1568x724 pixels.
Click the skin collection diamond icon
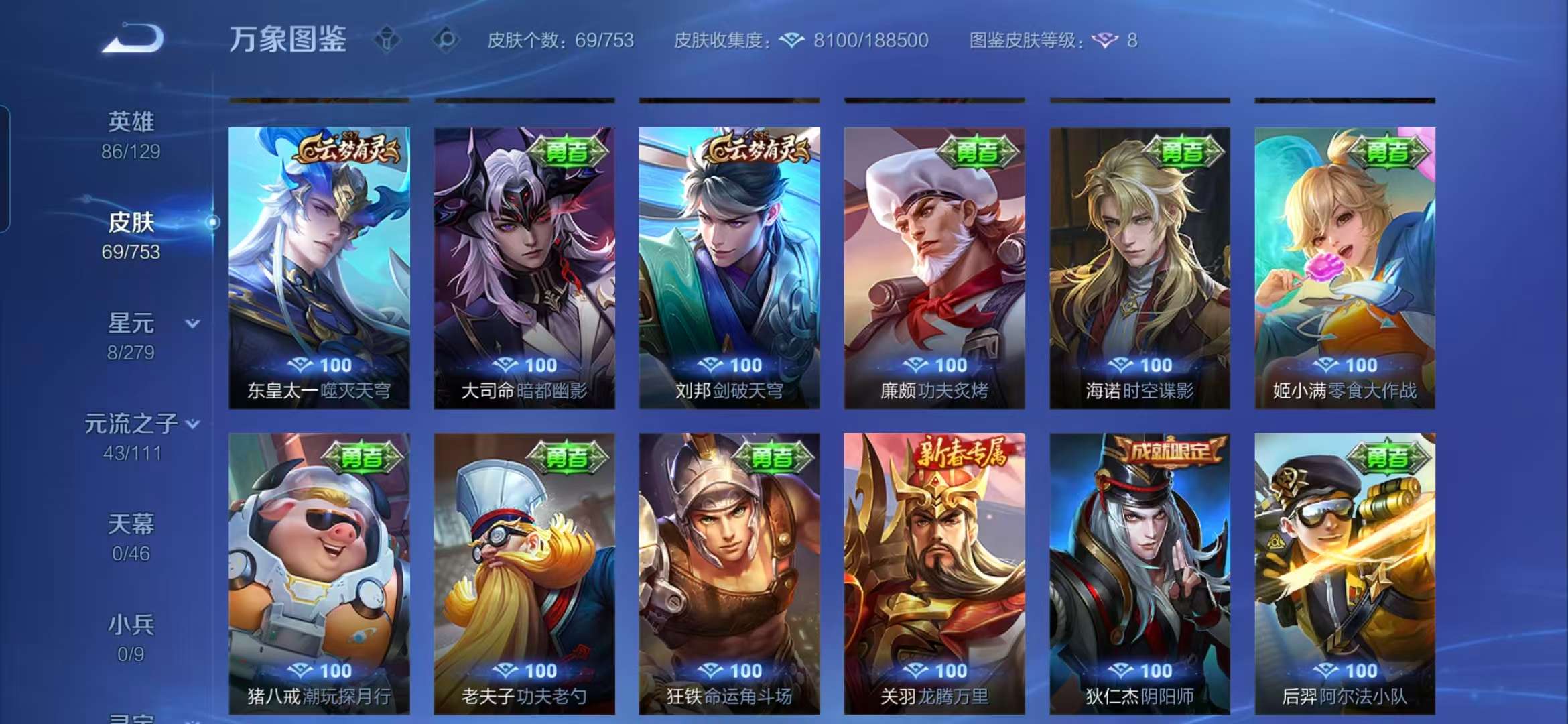point(792,40)
